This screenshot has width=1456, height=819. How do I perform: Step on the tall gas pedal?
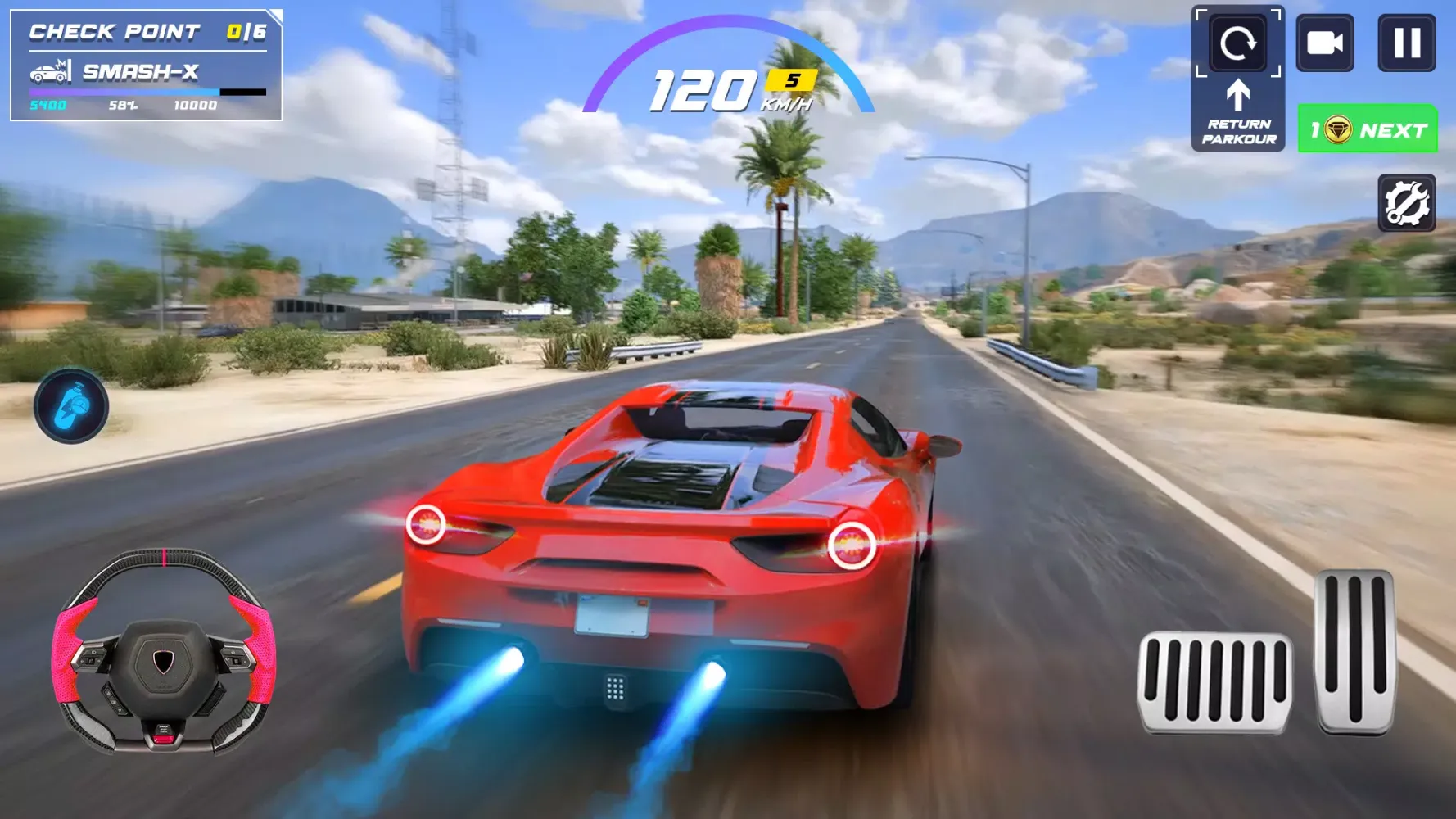tap(1355, 651)
